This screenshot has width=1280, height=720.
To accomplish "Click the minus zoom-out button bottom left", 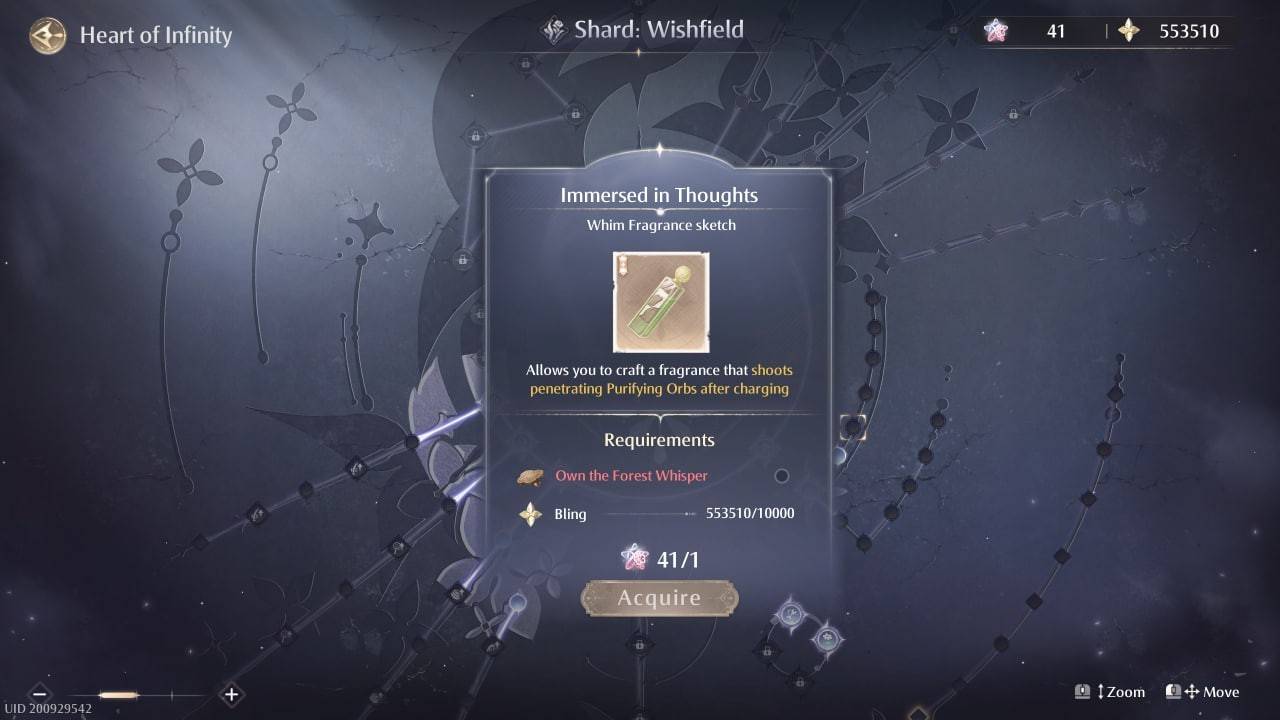I will (40, 693).
